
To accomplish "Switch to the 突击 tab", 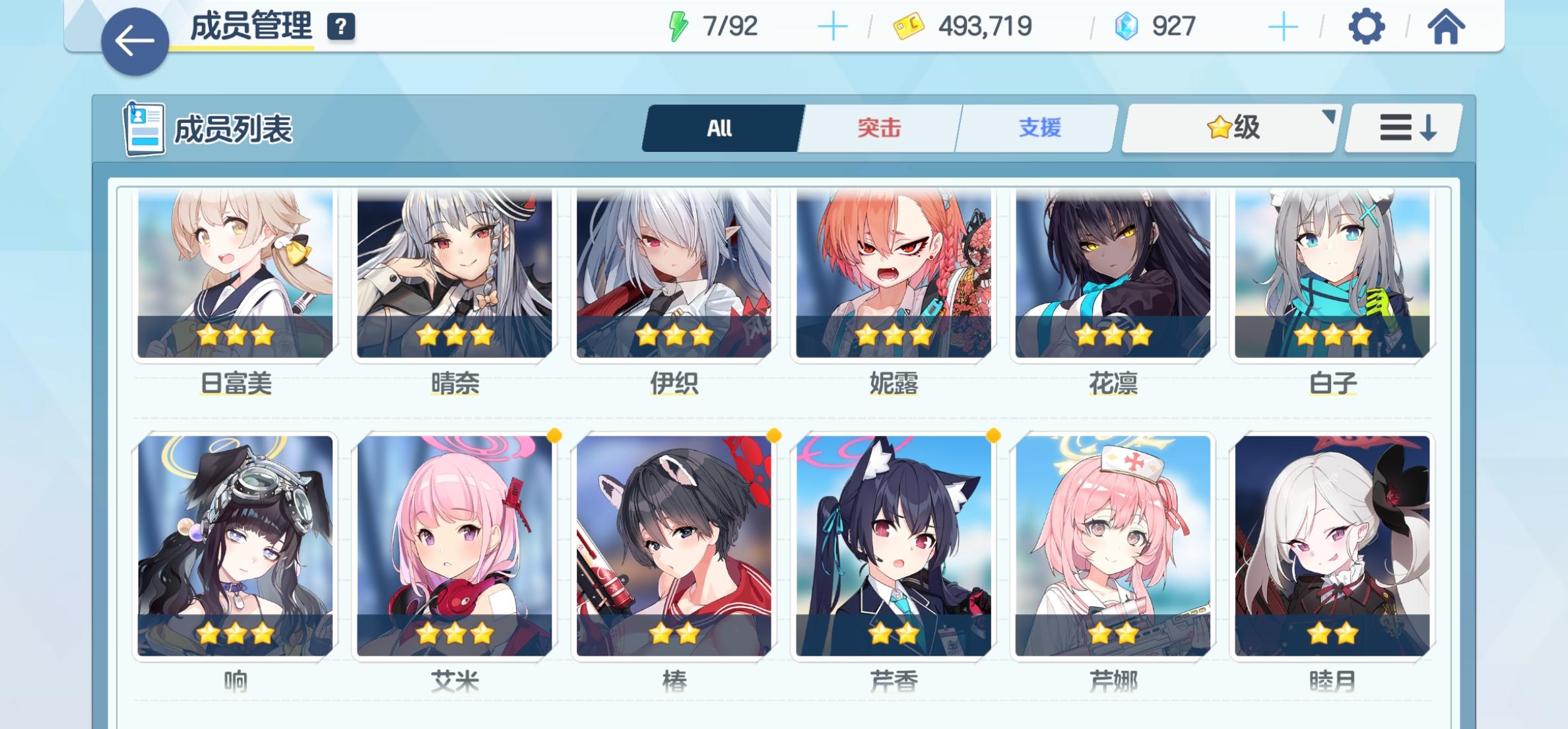I will 878,129.
